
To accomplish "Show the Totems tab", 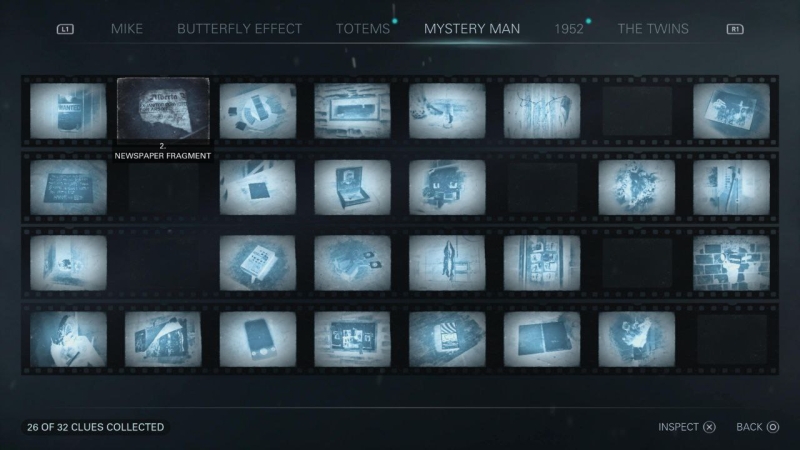I will (363, 28).
